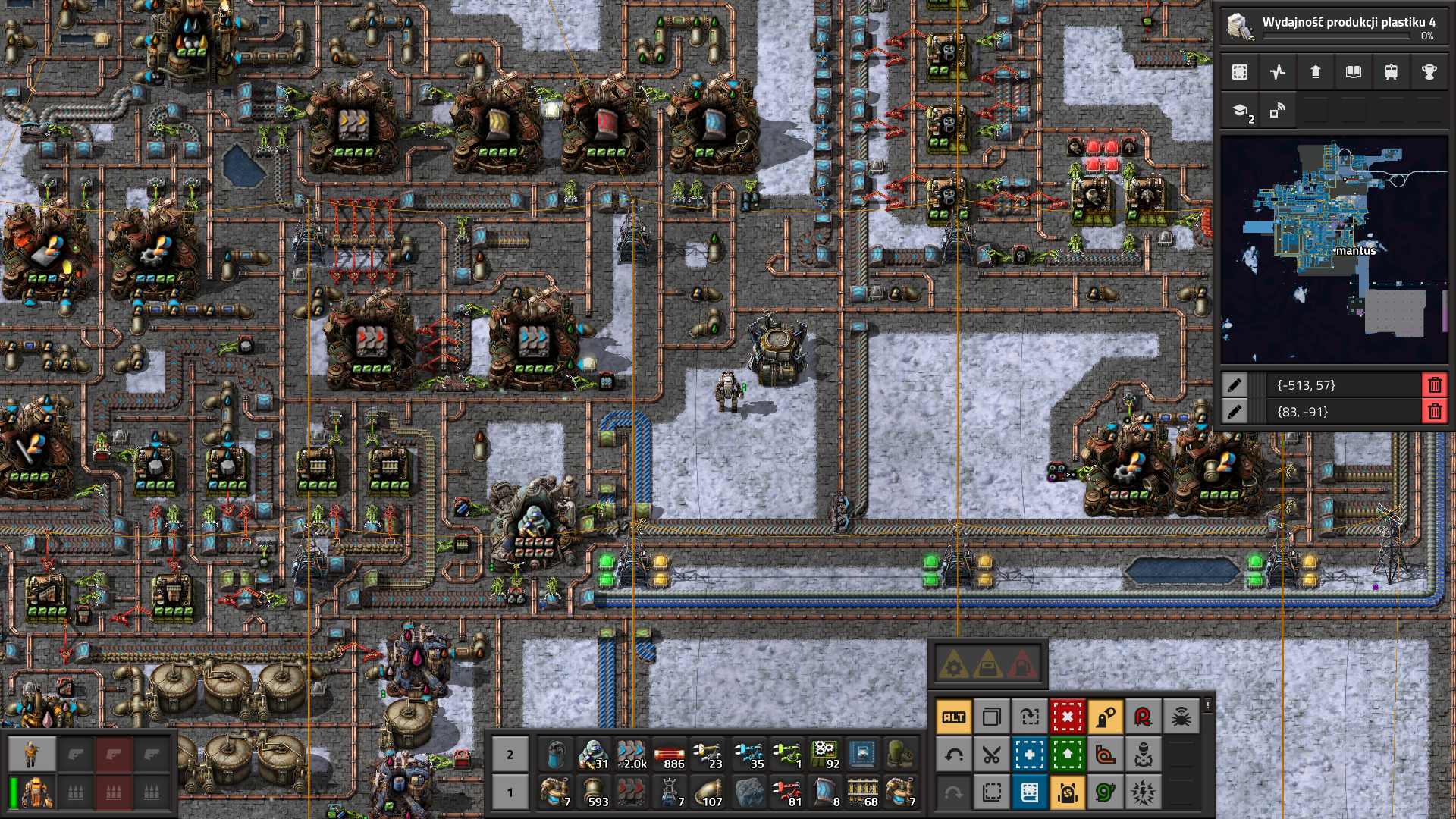Select the red wire stack with 886

tap(670, 755)
